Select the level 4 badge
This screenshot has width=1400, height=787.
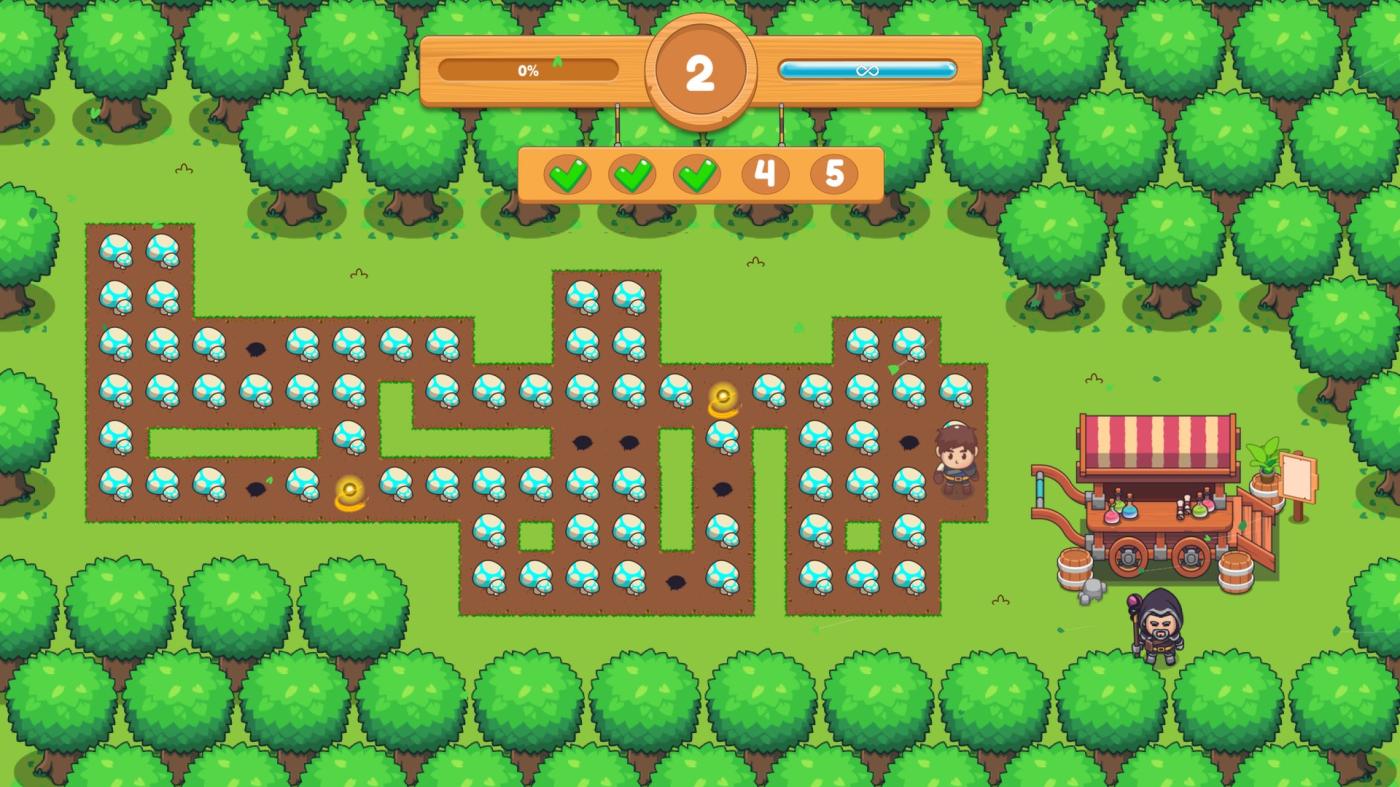click(x=765, y=174)
